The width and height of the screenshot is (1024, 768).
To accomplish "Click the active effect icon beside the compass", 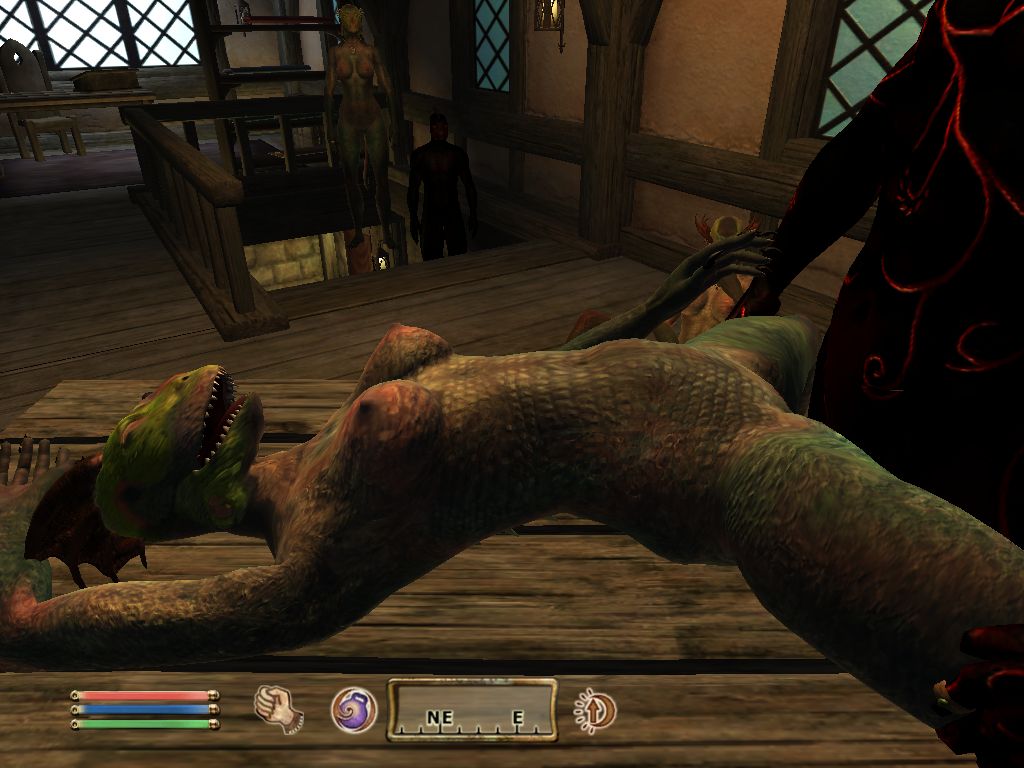I will click(x=596, y=711).
